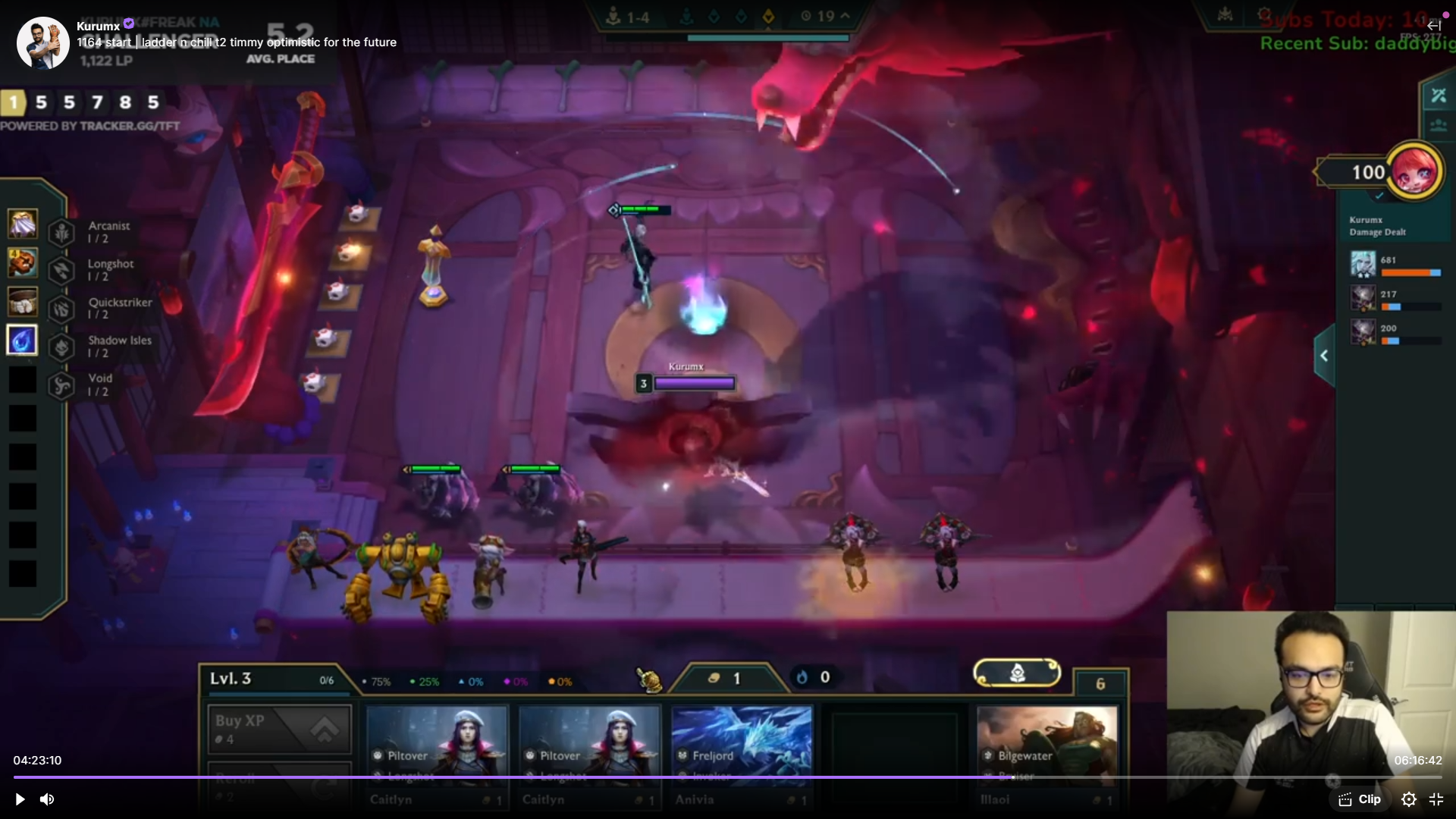Mute the video volume
Screen dimensions: 1456x819
tap(47, 799)
